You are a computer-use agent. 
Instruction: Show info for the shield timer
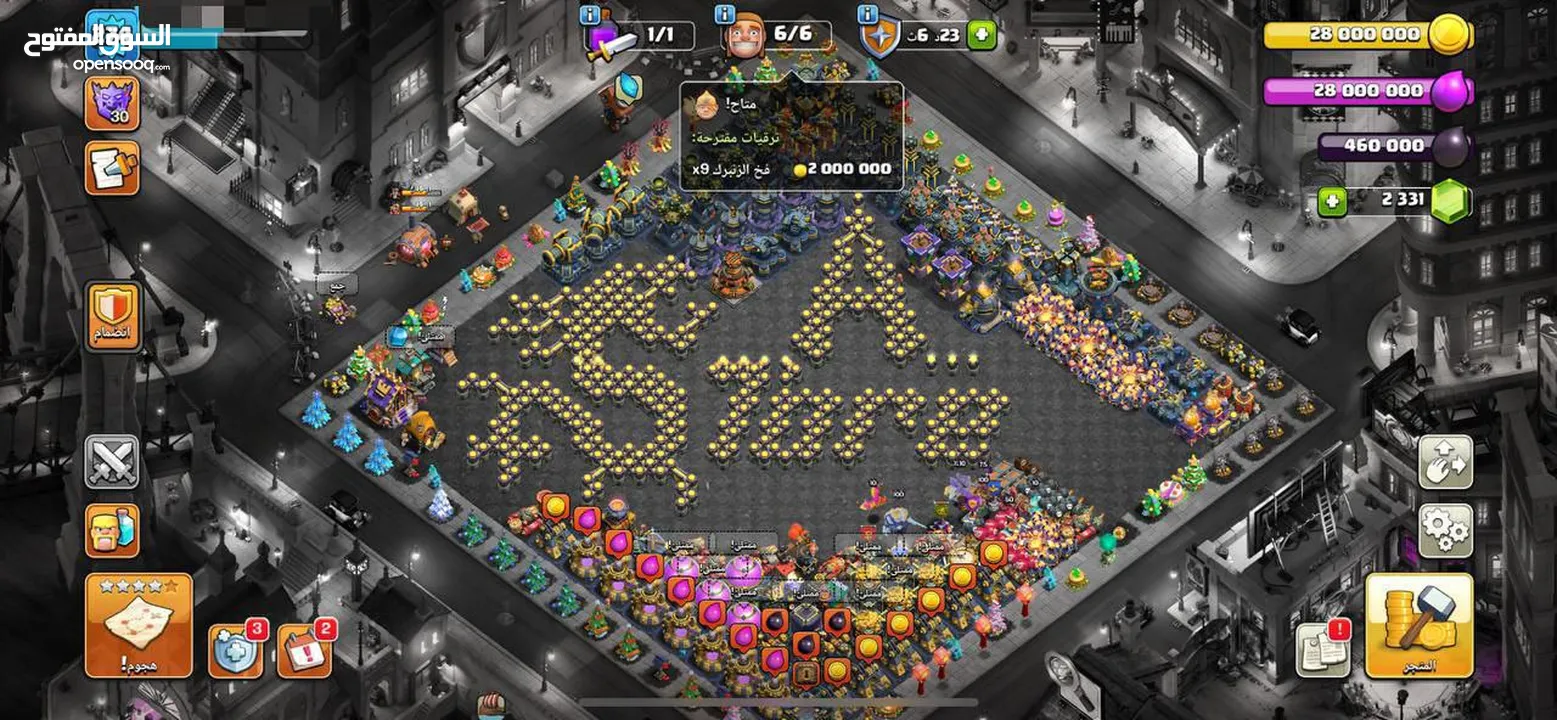point(868,14)
